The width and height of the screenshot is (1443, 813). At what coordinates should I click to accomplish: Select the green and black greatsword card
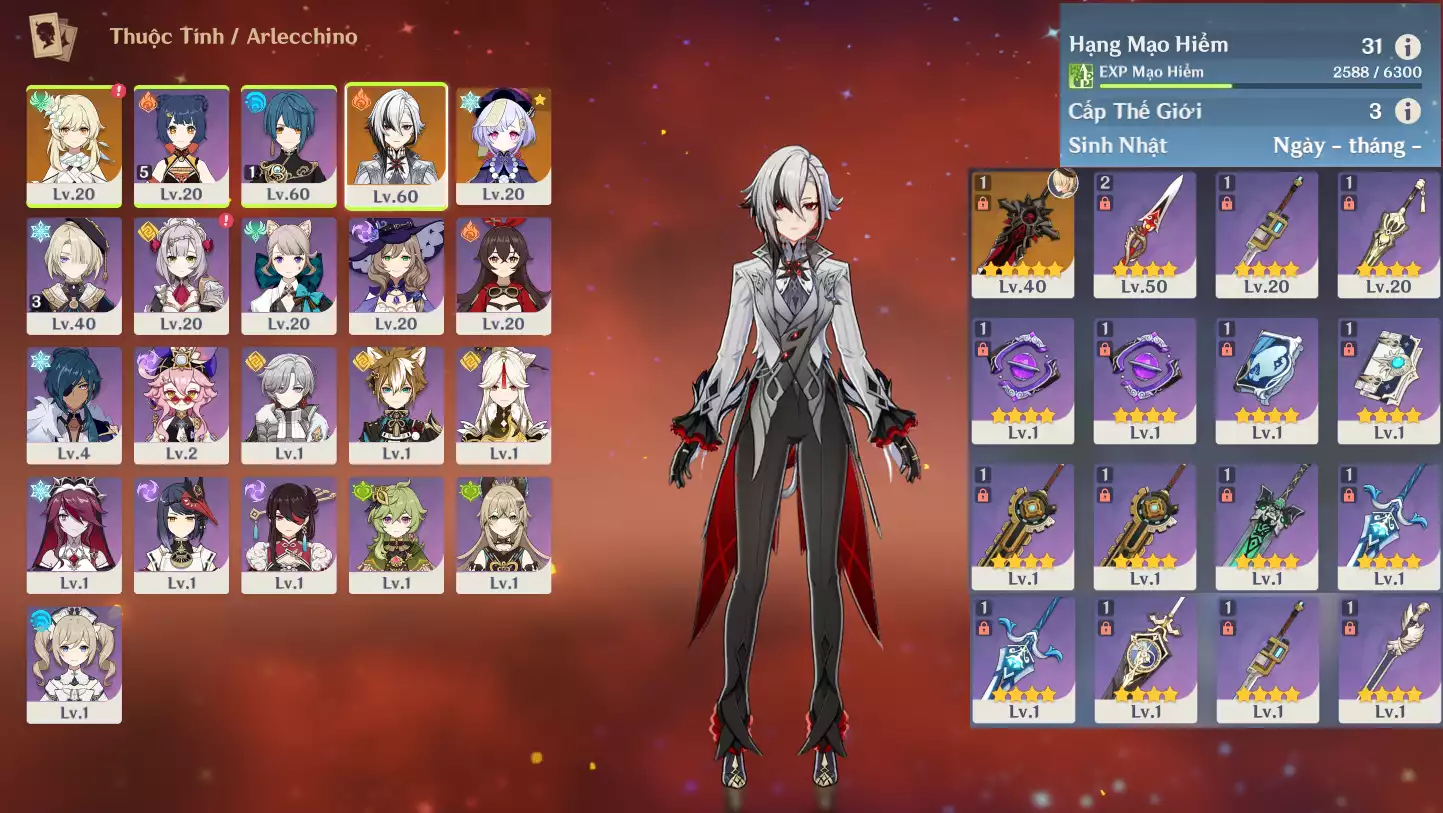pos(1267,526)
